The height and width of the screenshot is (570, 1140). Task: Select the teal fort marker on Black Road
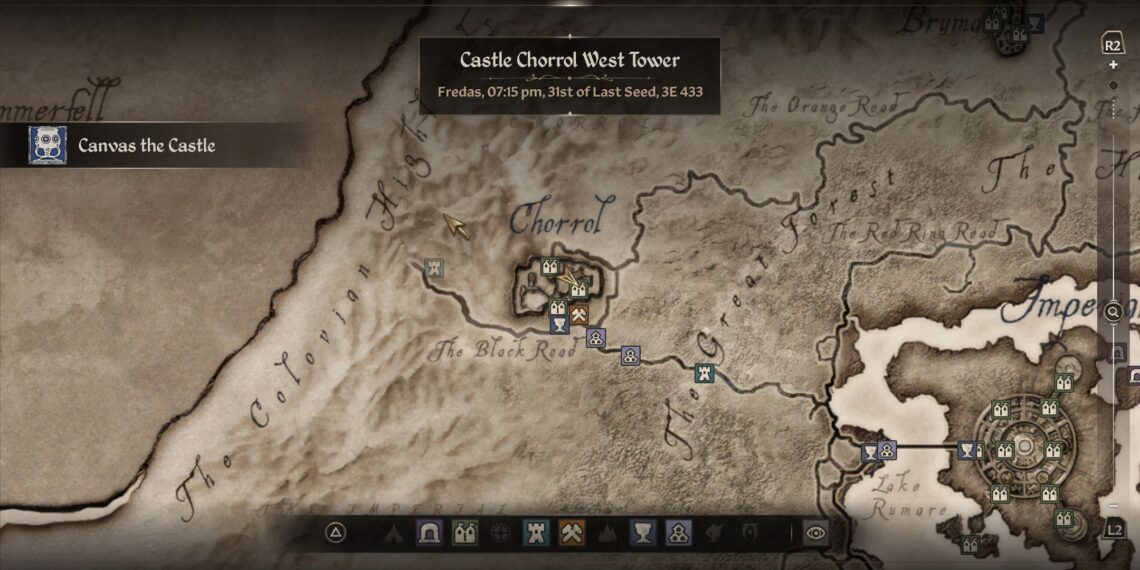[x=704, y=373]
